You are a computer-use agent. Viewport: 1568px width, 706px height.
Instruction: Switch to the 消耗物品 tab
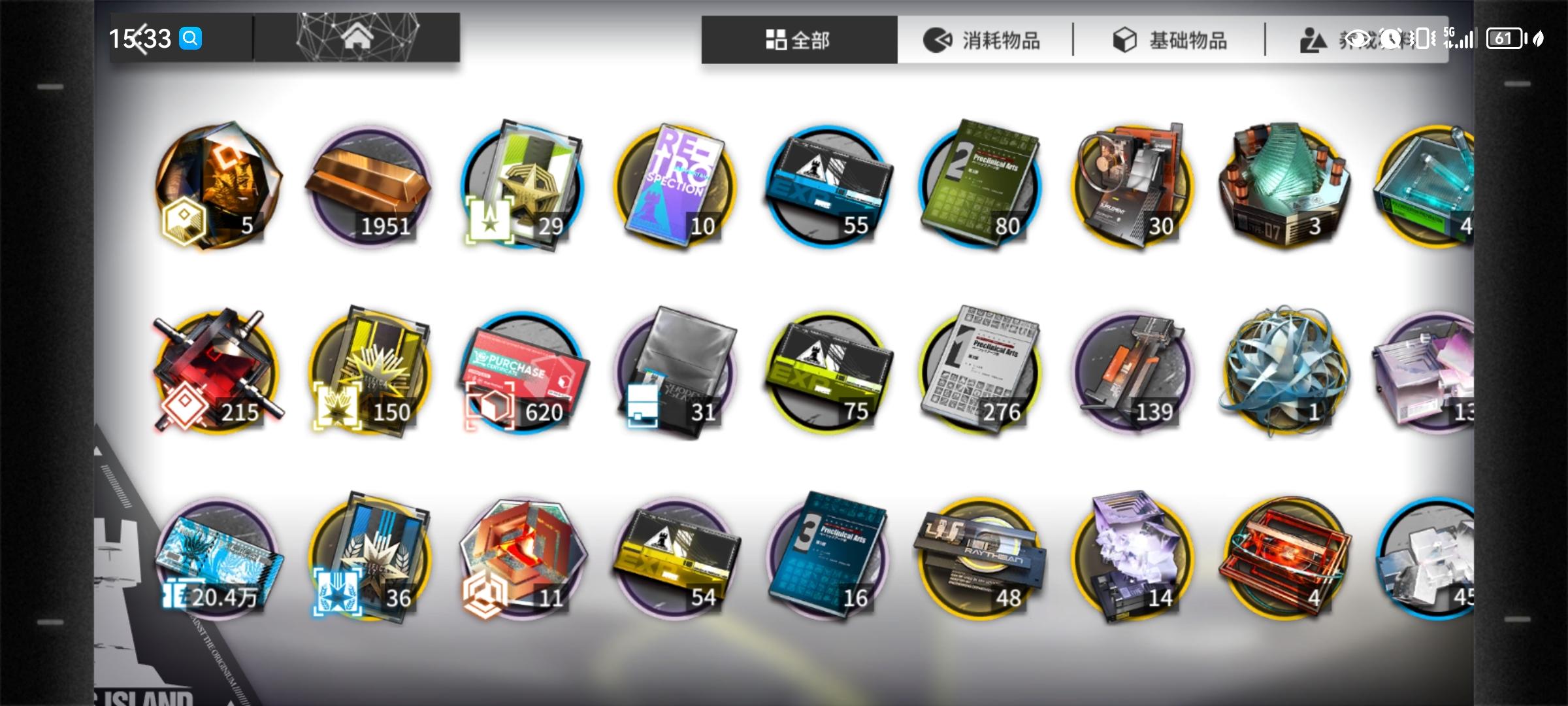(x=987, y=39)
